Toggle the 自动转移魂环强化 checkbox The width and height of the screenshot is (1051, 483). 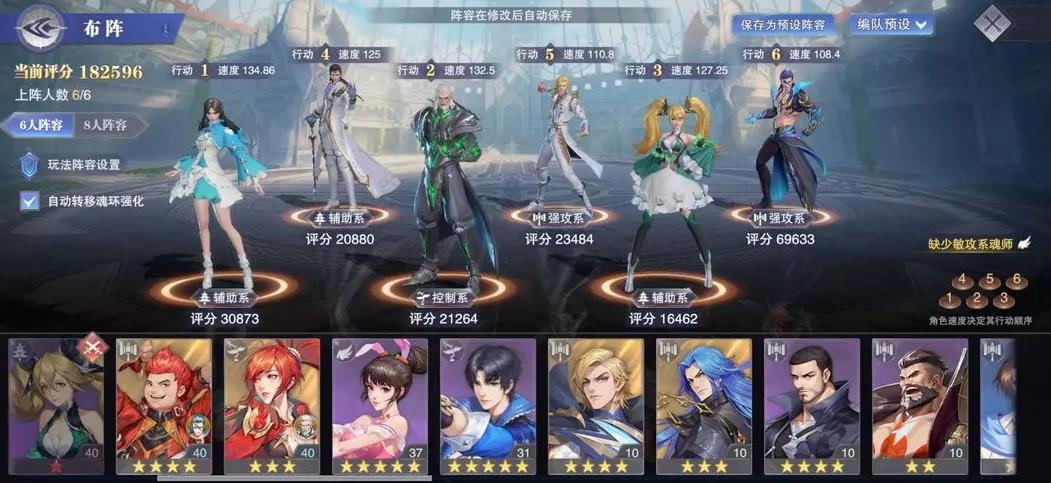point(30,201)
